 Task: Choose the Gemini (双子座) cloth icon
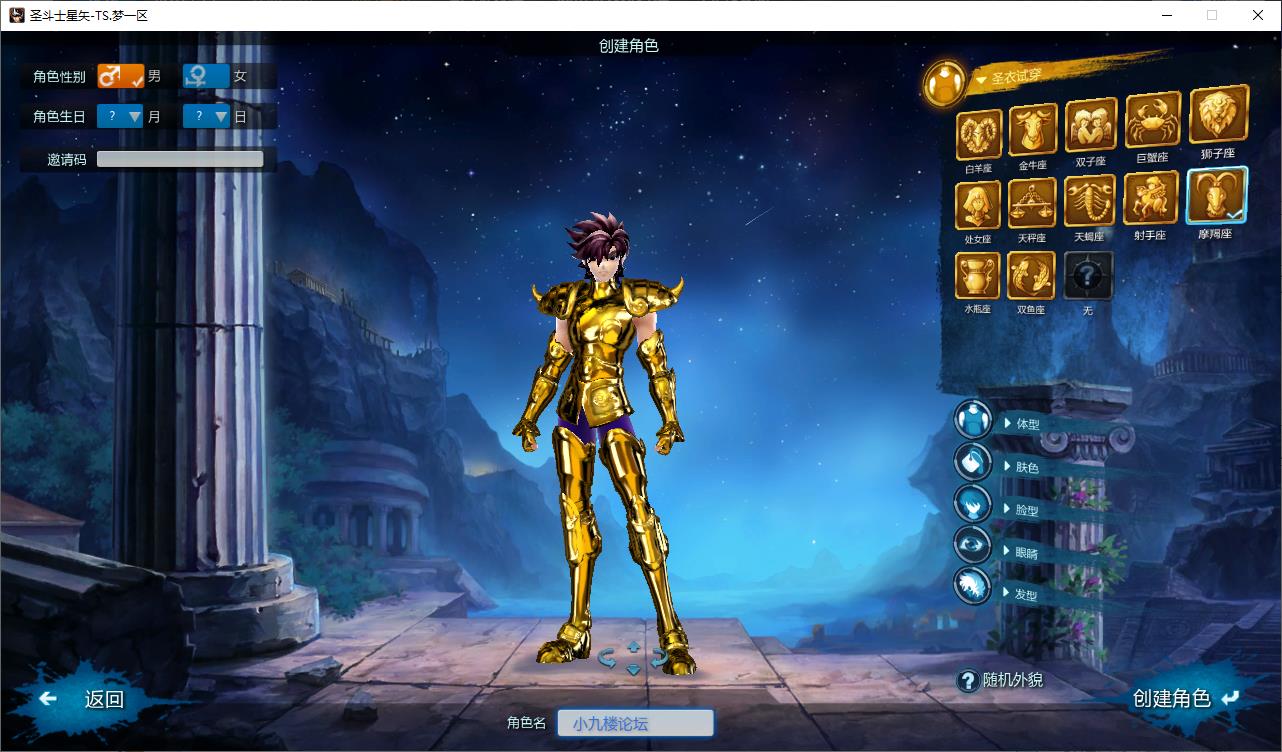click(1090, 126)
